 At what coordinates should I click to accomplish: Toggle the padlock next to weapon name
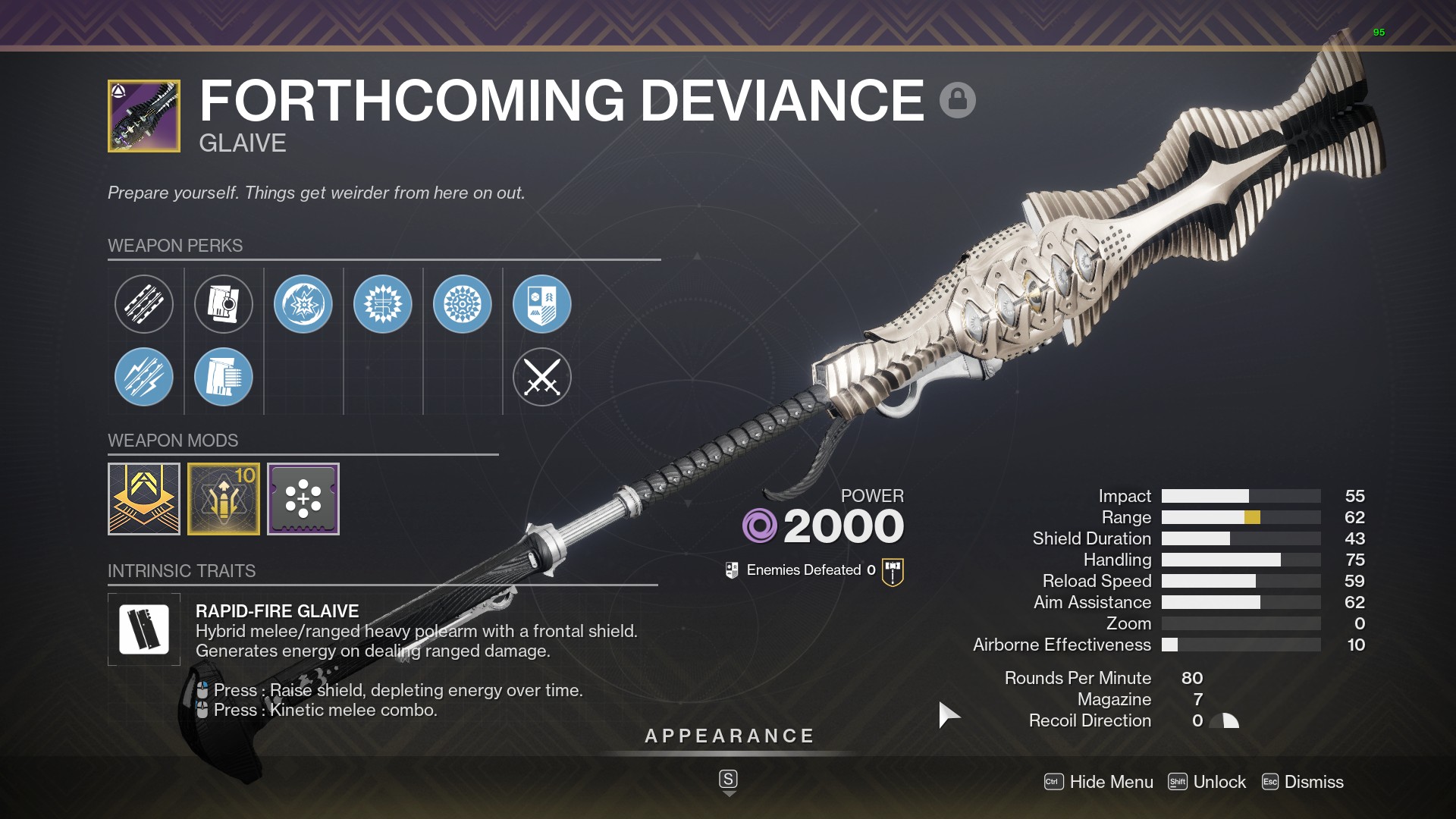click(957, 100)
